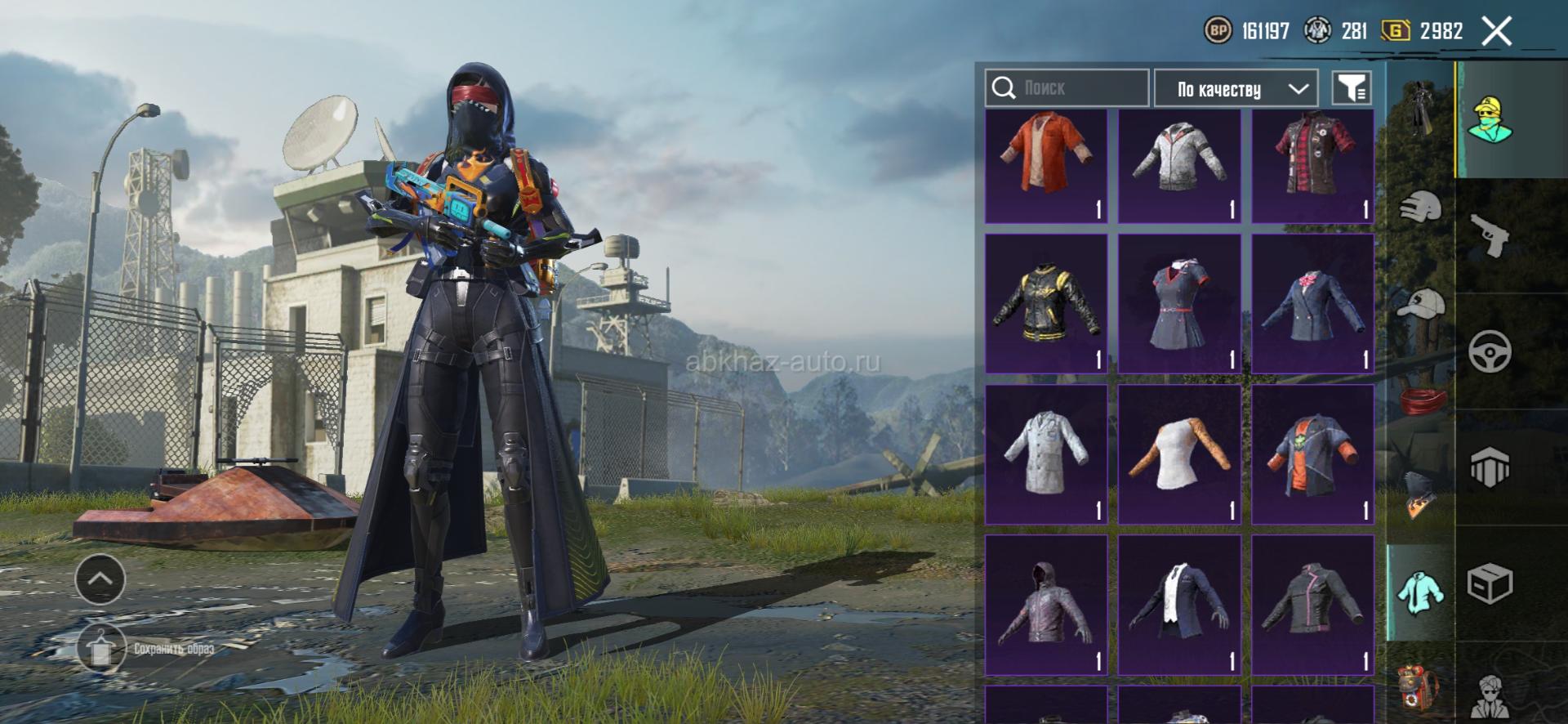Open the backpack subcategory
1568x724 pixels.
point(1420,685)
